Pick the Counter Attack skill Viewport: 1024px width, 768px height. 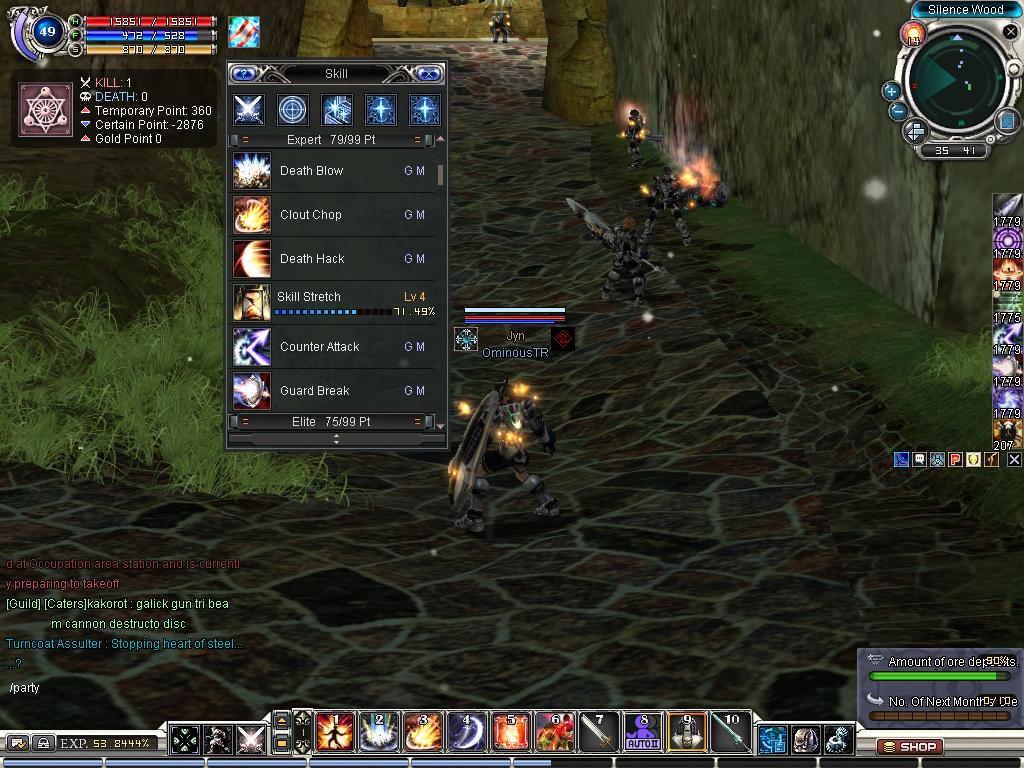tap(250, 347)
